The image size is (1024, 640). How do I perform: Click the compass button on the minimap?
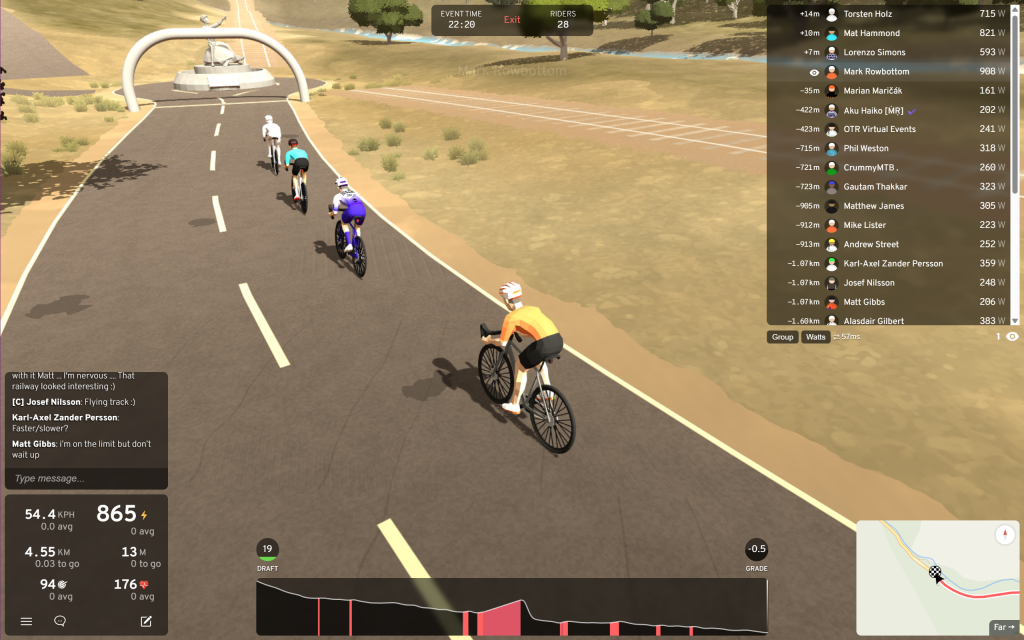click(1004, 535)
